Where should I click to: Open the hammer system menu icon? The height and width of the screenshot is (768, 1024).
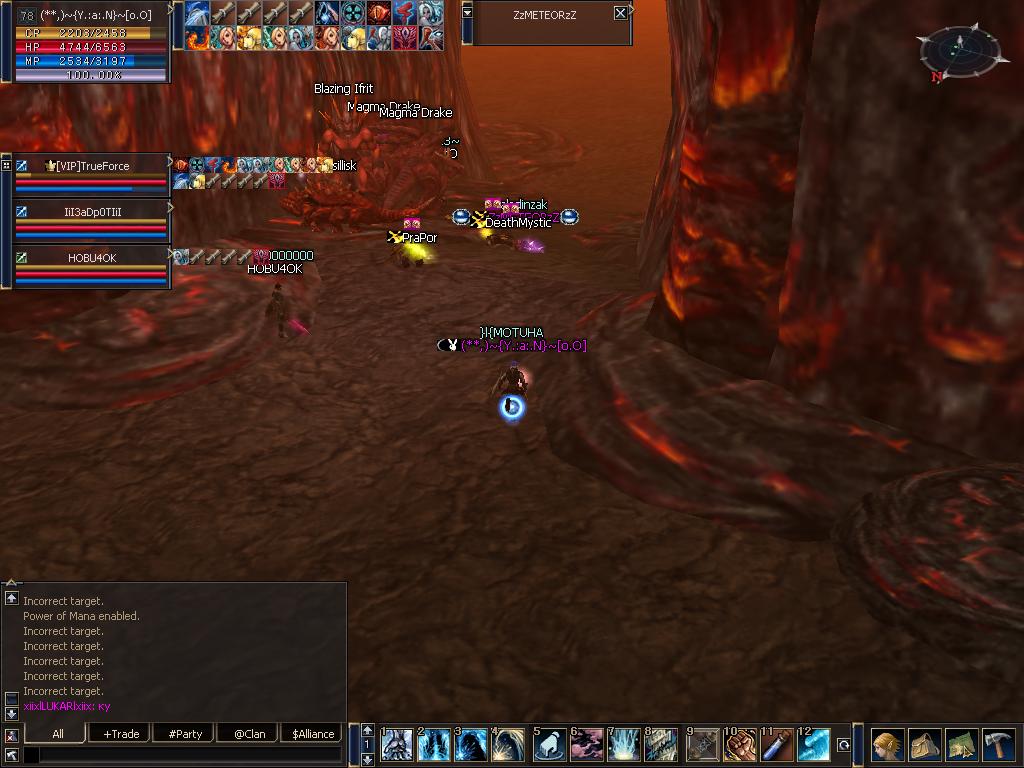pyautogui.click(x=998, y=745)
